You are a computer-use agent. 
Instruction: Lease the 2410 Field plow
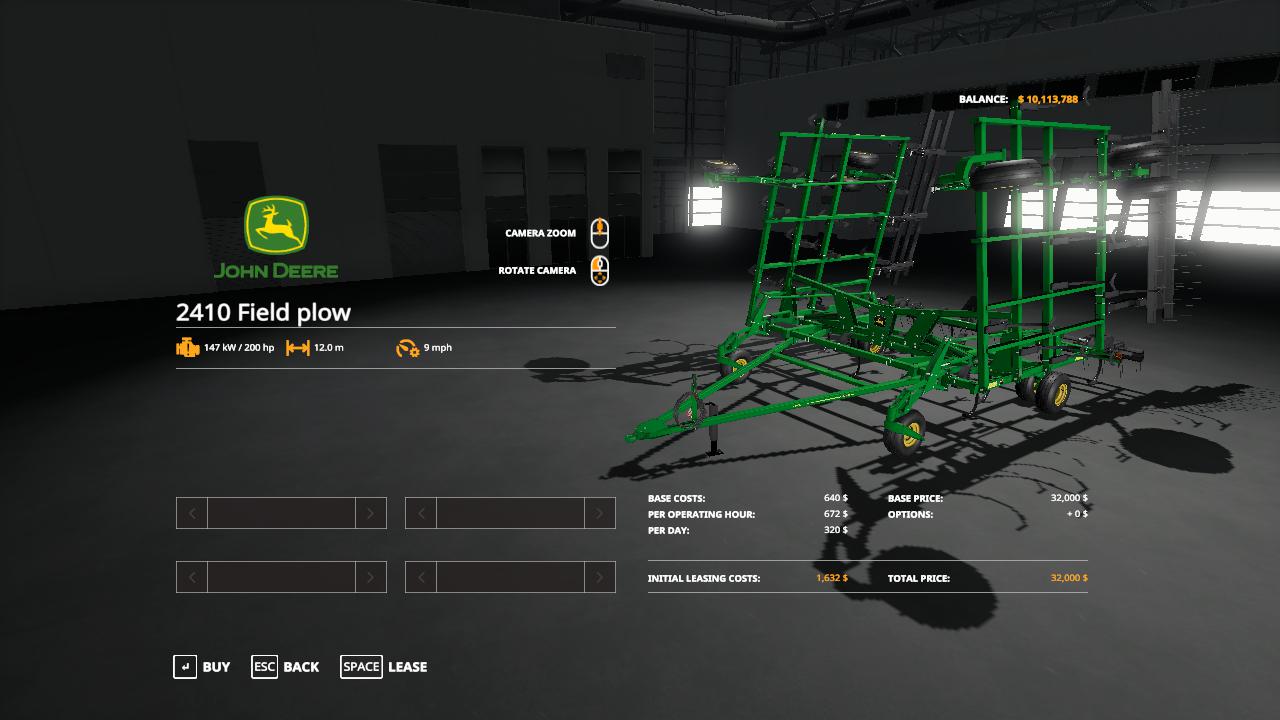tap(384, 667)
